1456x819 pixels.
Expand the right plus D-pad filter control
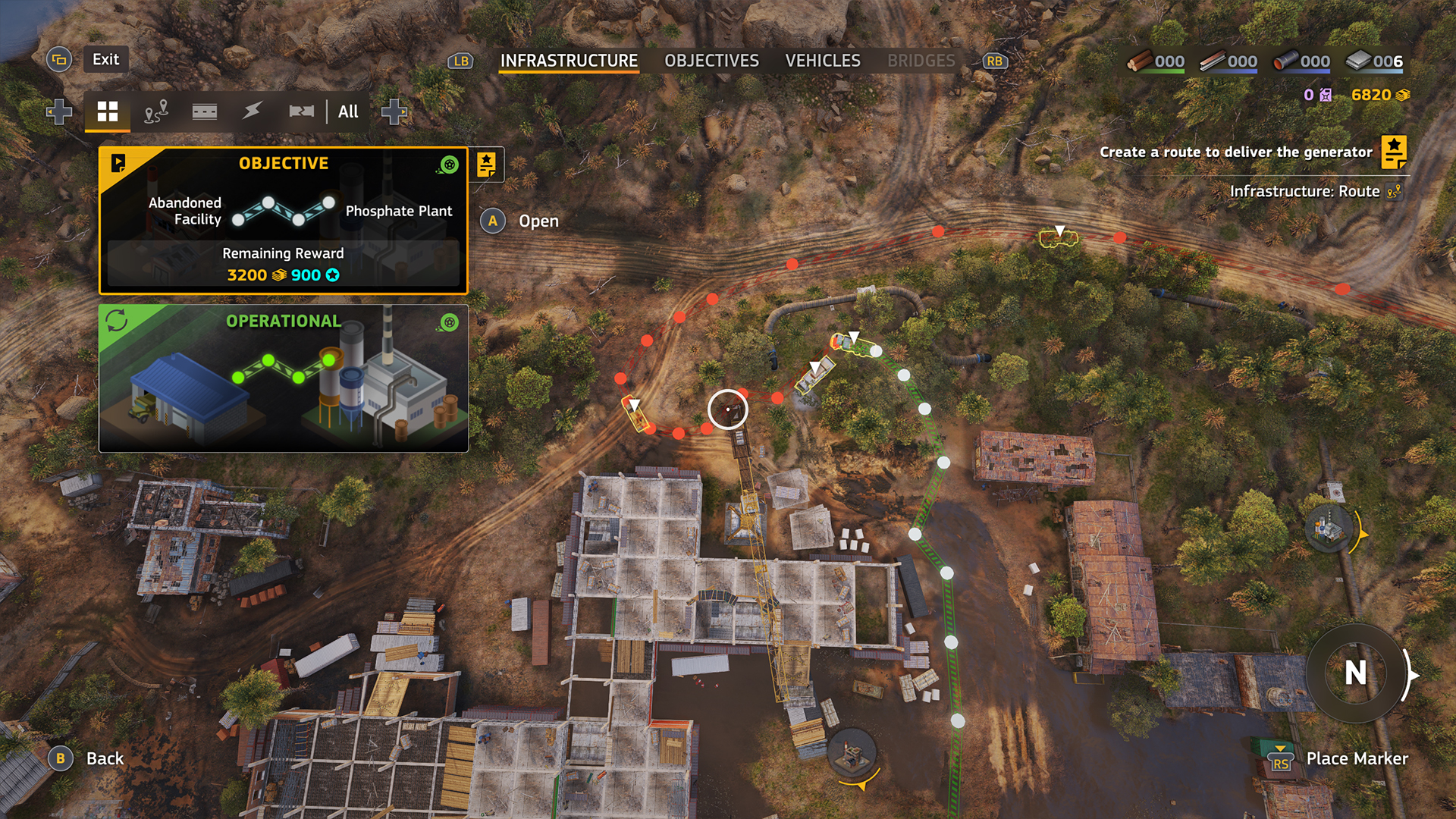point(394,111)
